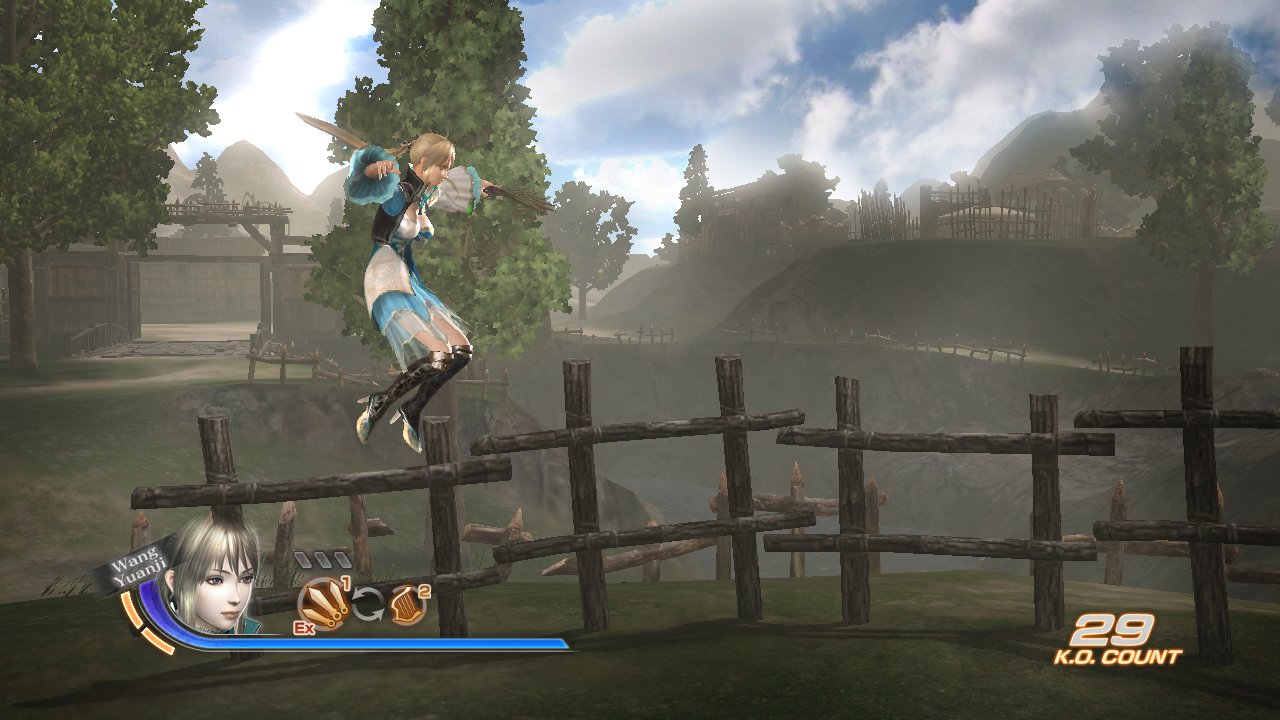Click the blue health bar
This screenshot has height=720, width=1280.
[400, 642]
